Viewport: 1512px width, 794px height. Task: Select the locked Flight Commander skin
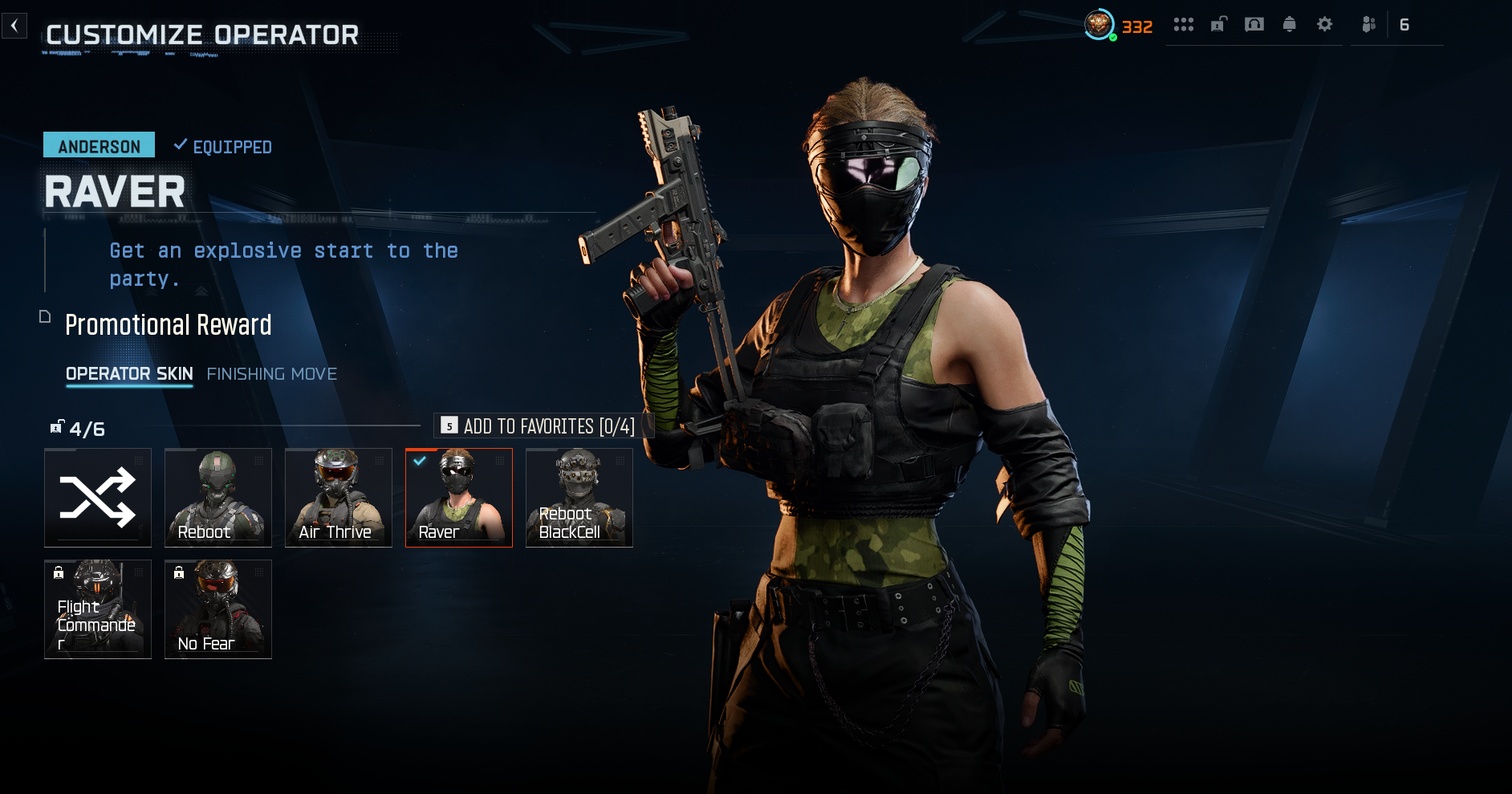coord(98,609)
